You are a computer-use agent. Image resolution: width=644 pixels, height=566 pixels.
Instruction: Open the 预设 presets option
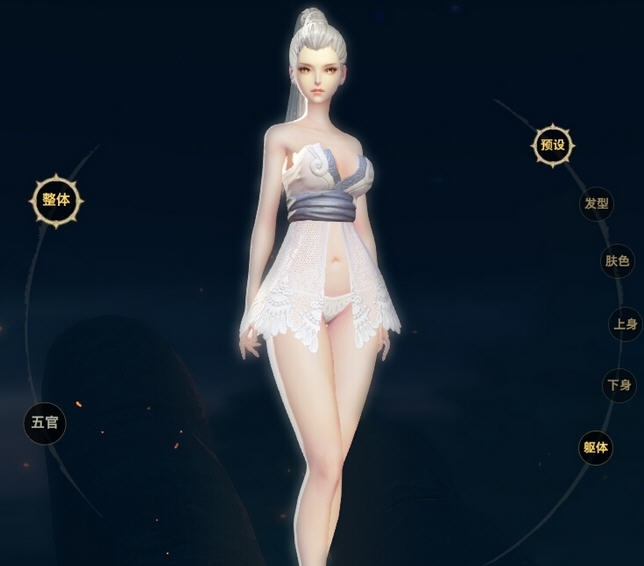[553, 145]
